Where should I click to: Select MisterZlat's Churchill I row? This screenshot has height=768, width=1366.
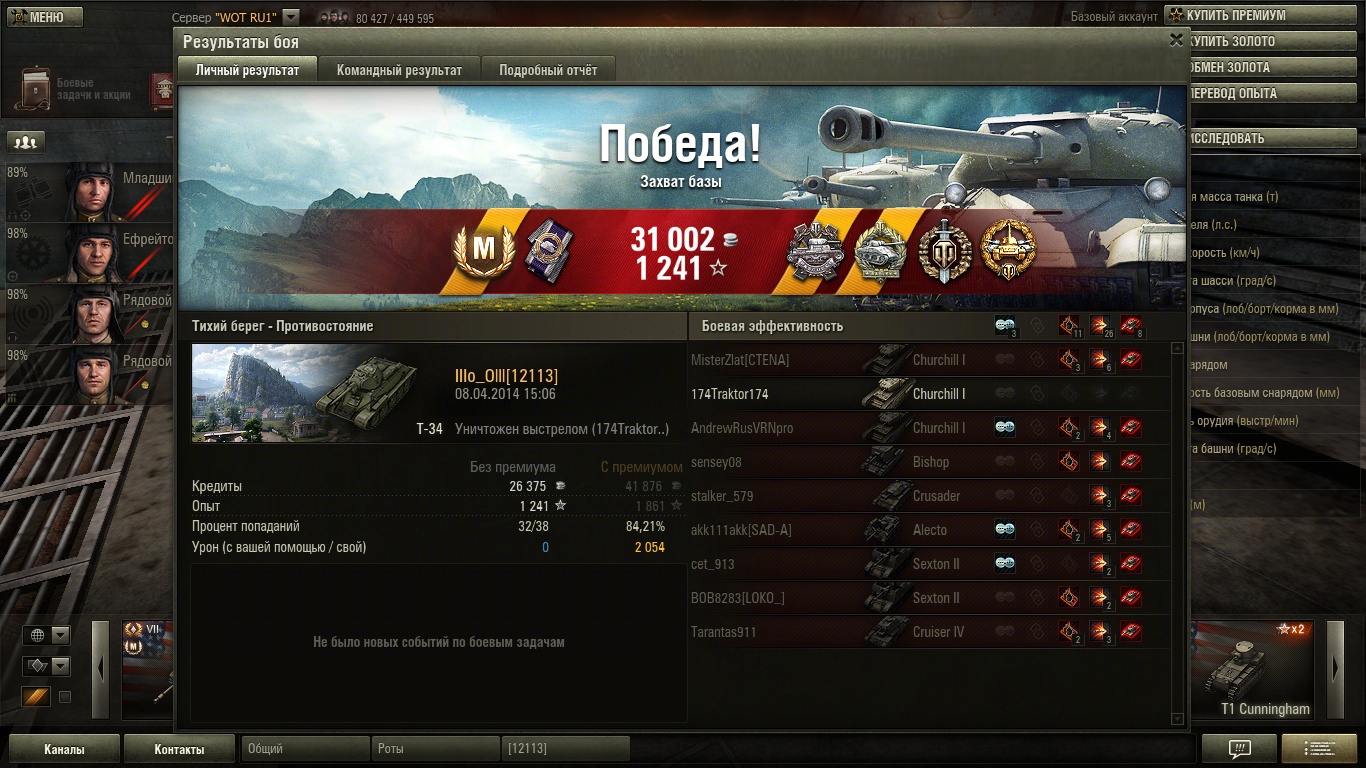click(930, 360)
